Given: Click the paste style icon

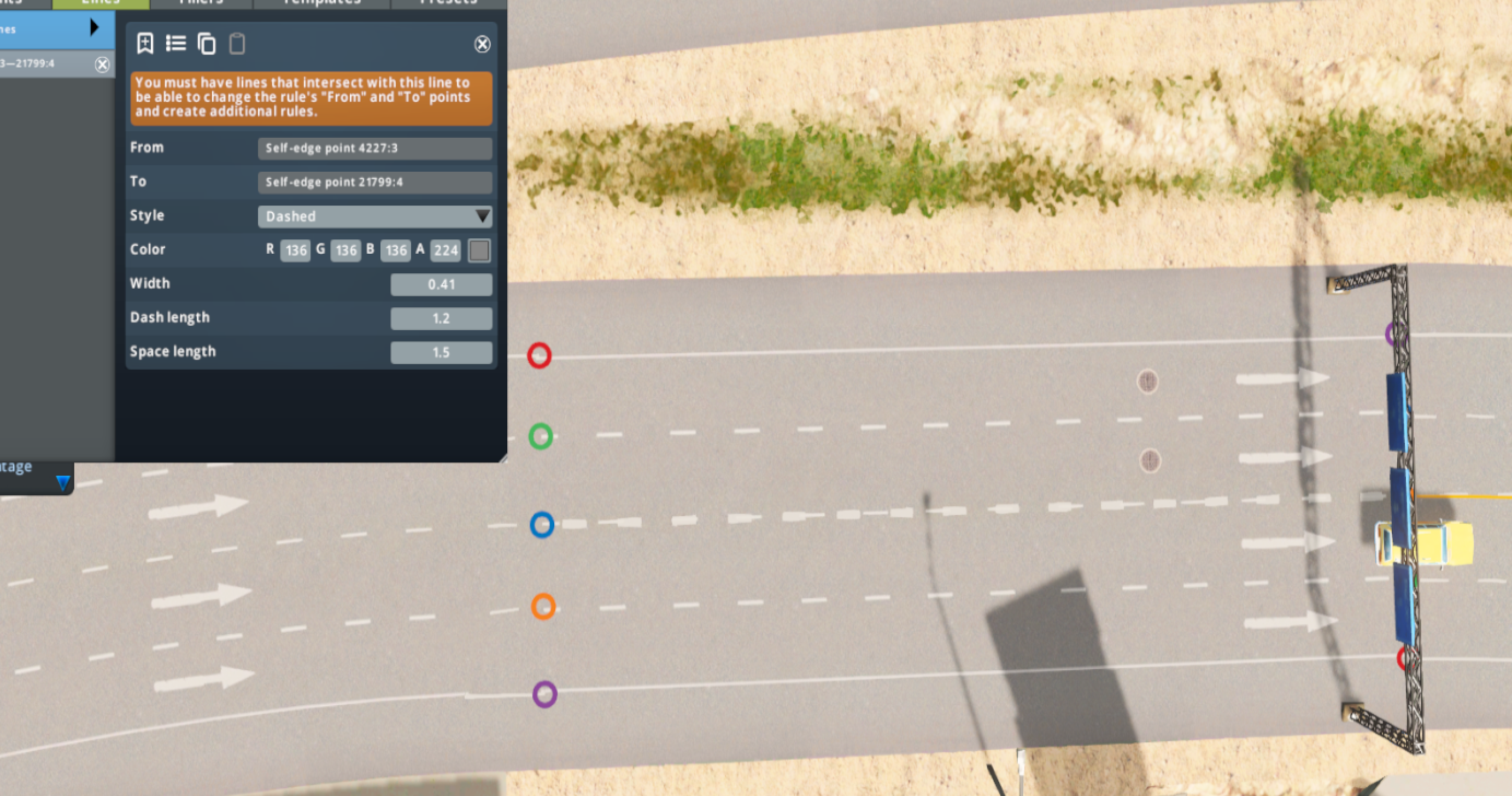Looking at the screenshot, I should click(x=237, y=44).
